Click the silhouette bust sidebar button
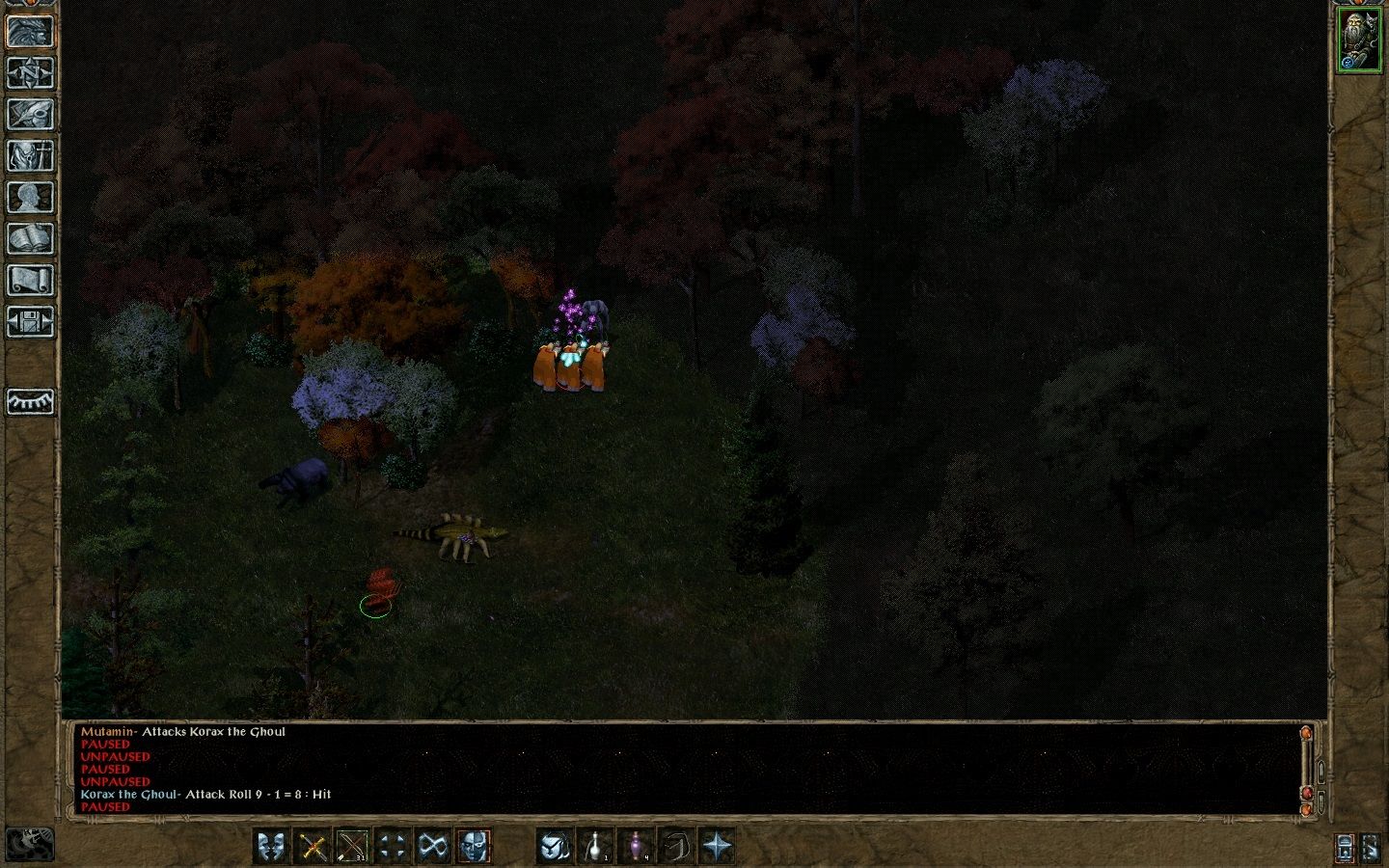Screen dimensions: 1389x868 30,197
